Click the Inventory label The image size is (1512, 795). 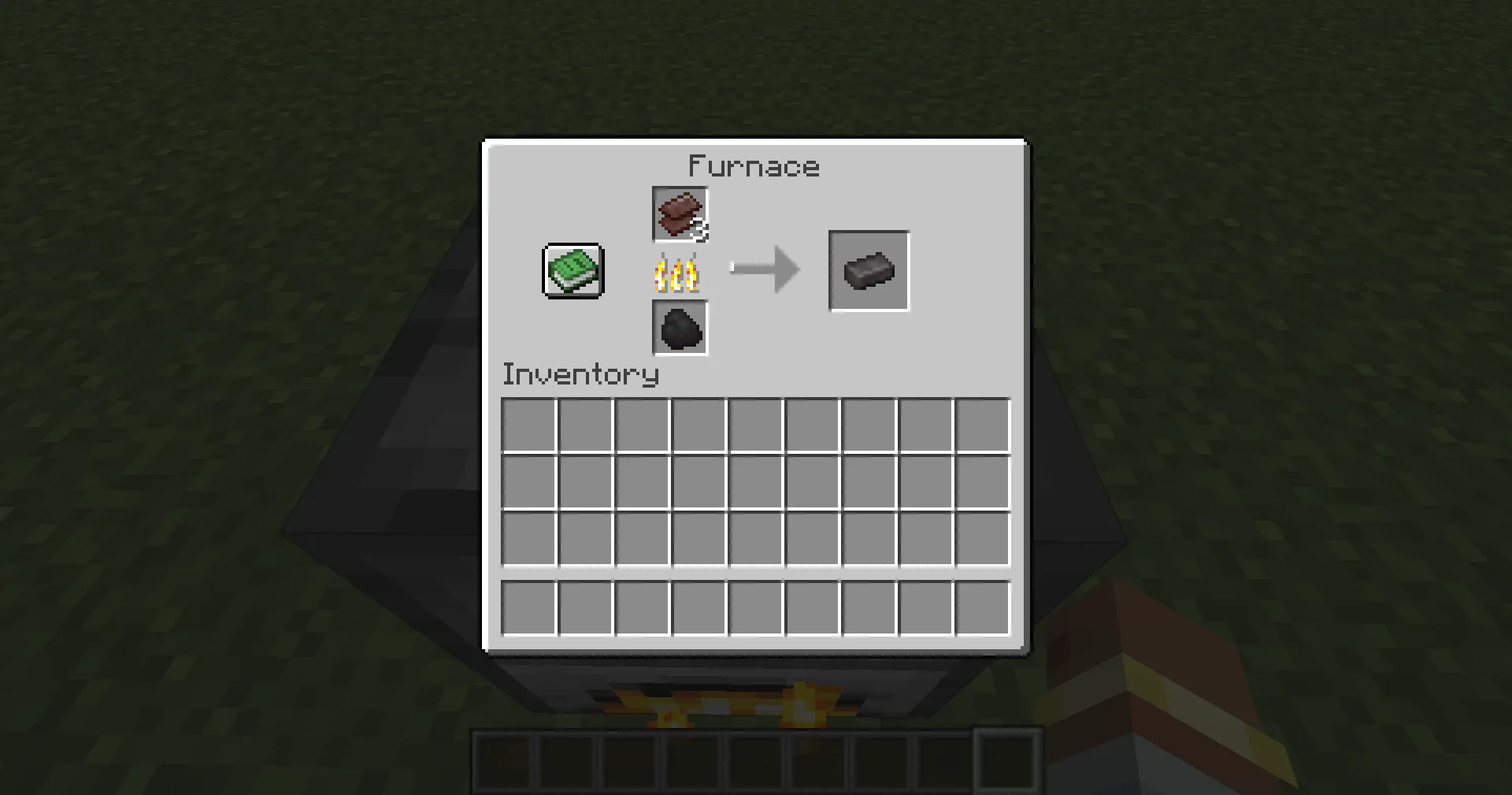coord(580,373)
